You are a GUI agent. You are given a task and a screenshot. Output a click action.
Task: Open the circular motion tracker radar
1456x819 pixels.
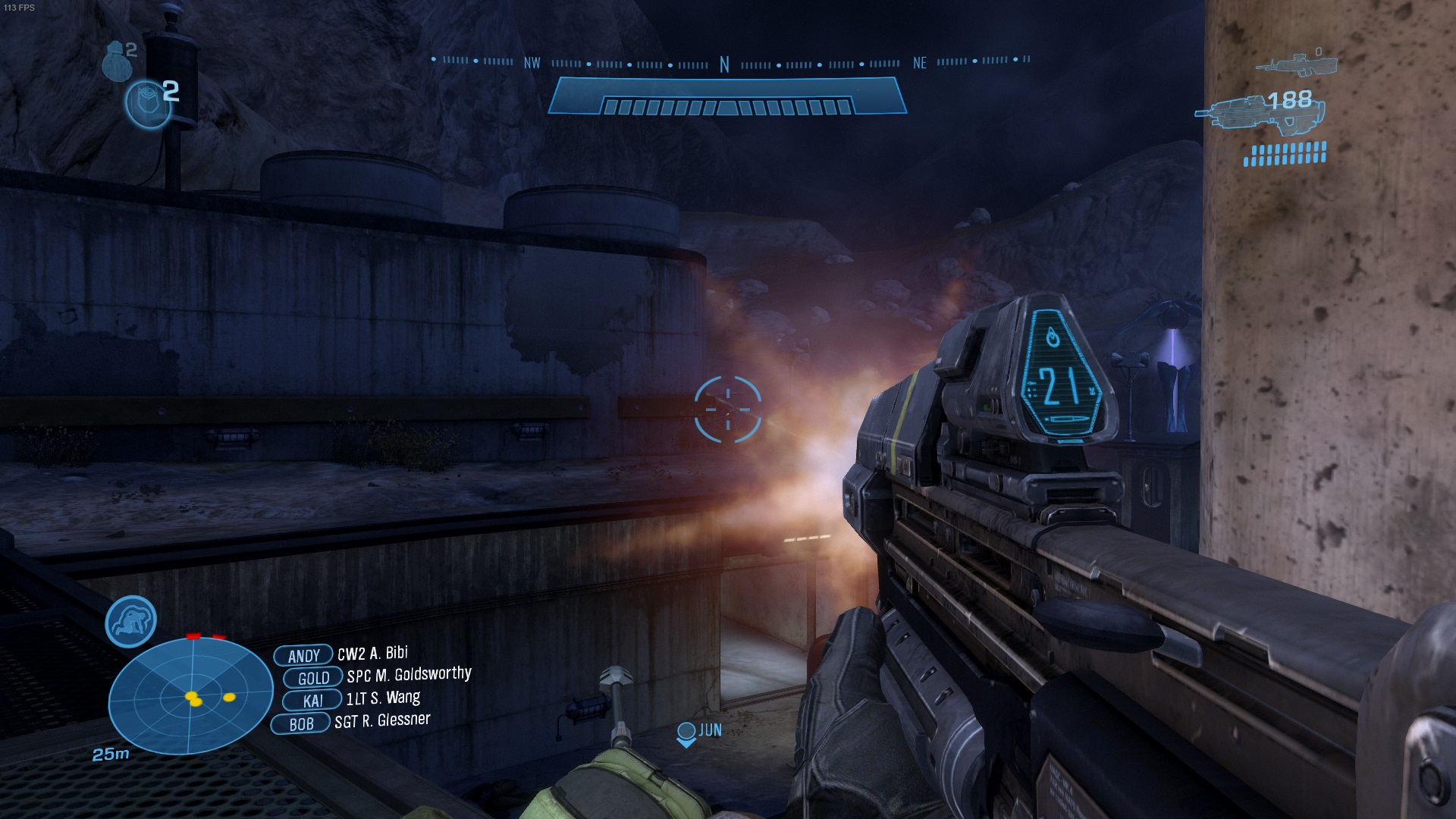coord(190,695)
